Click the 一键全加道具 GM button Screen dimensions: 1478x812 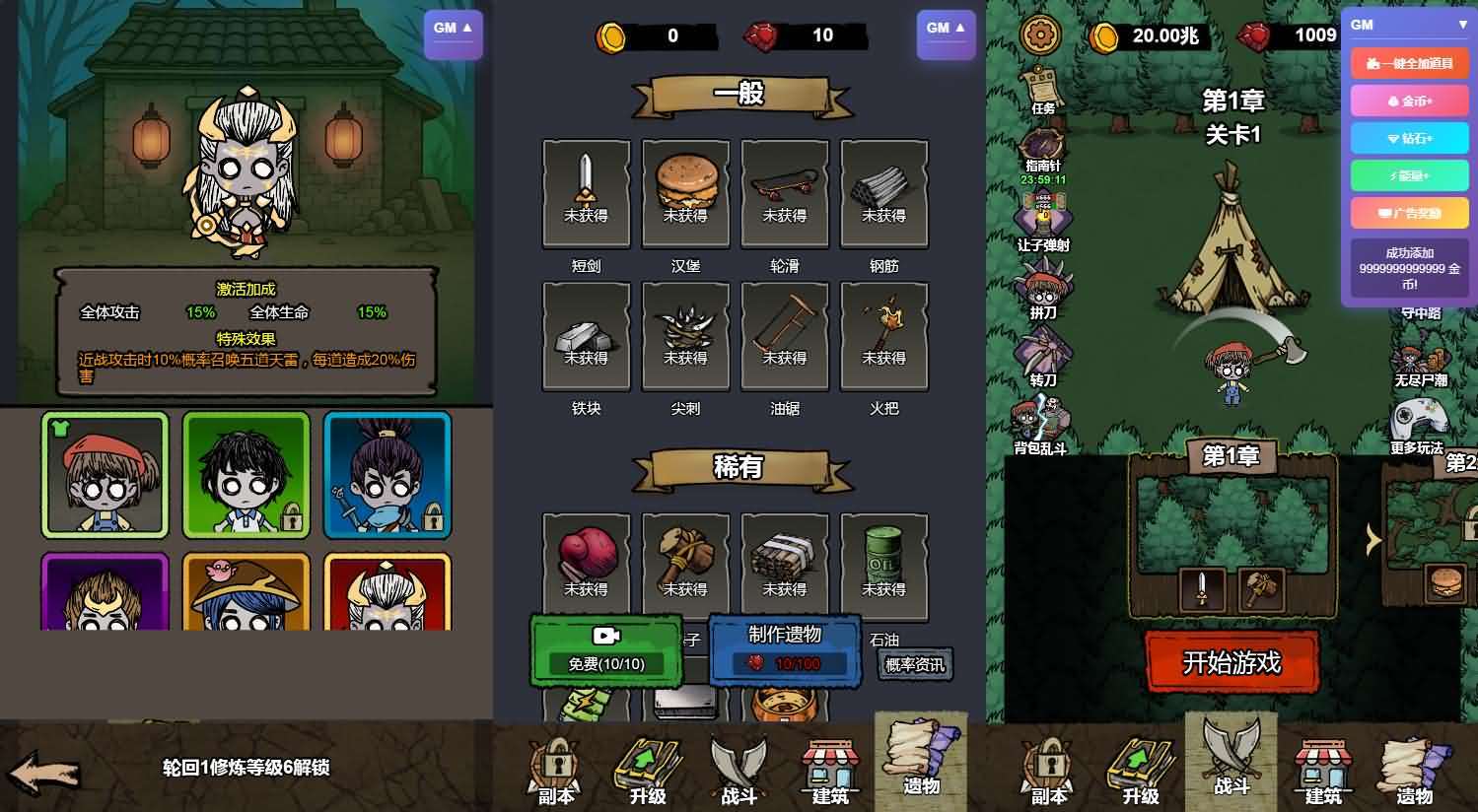click(1409, 62)
